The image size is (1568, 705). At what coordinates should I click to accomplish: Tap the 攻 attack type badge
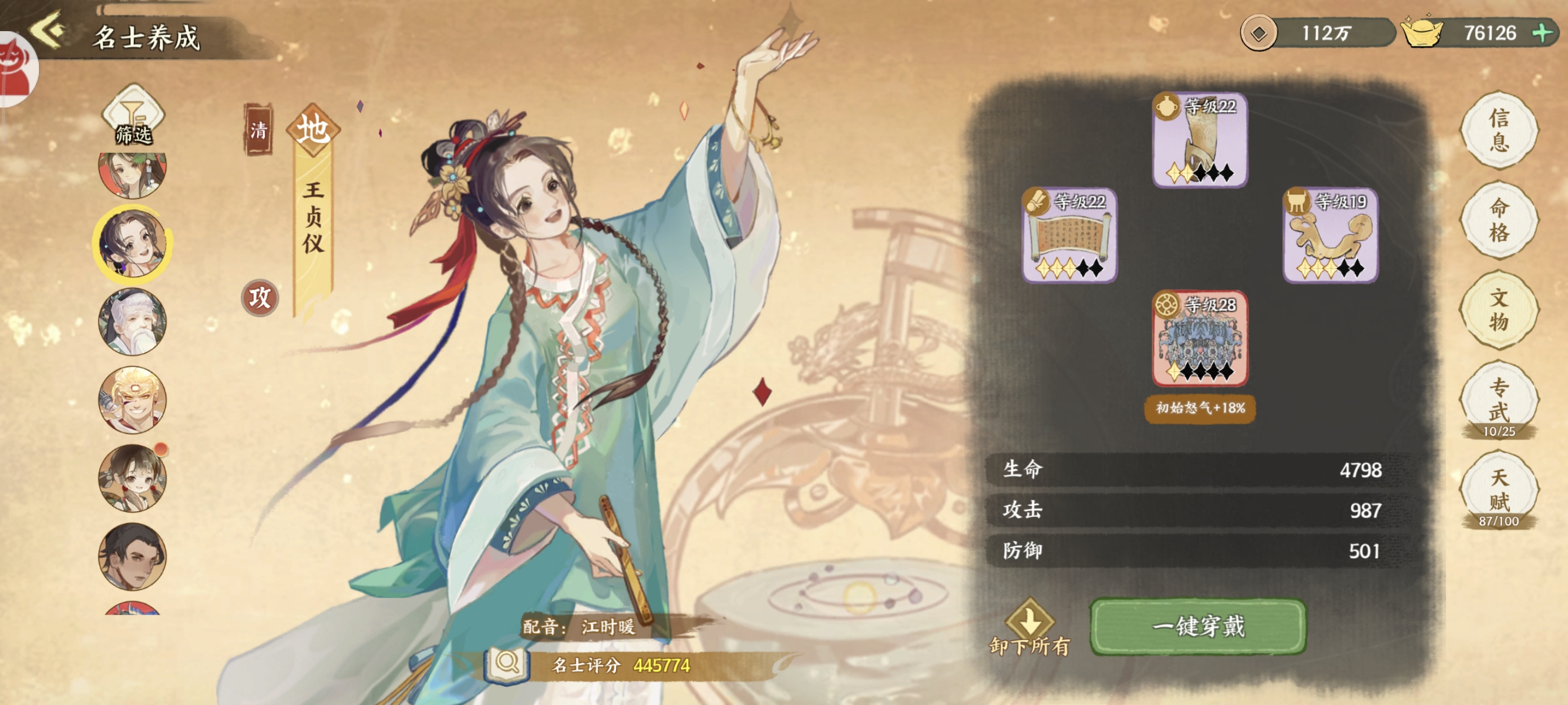point(260,298)
